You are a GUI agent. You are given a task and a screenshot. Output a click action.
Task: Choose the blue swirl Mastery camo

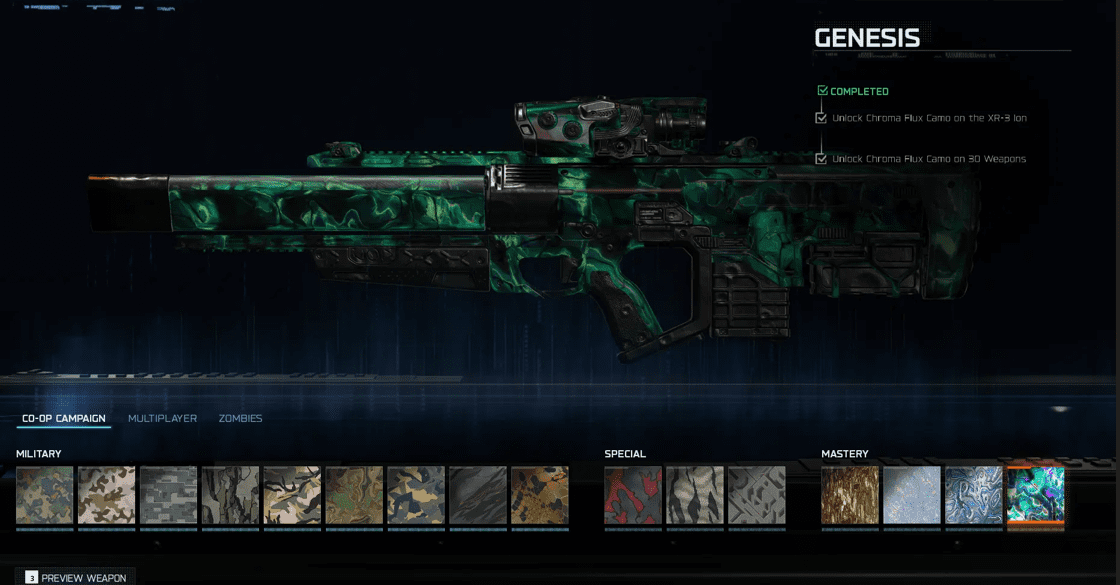(x=974, y=495)
